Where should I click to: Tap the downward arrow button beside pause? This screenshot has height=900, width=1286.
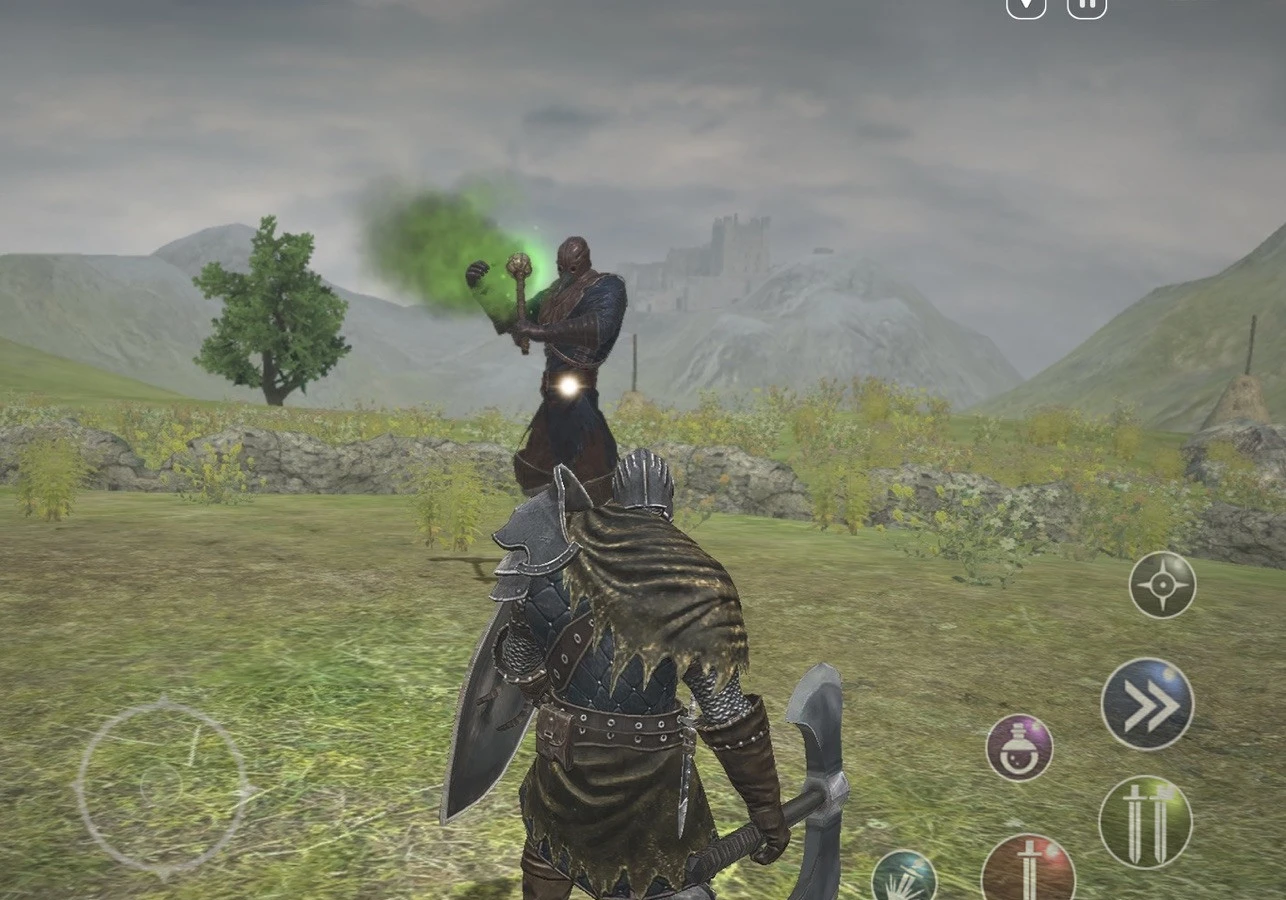pyautogui.click(x=1026, y=6)
